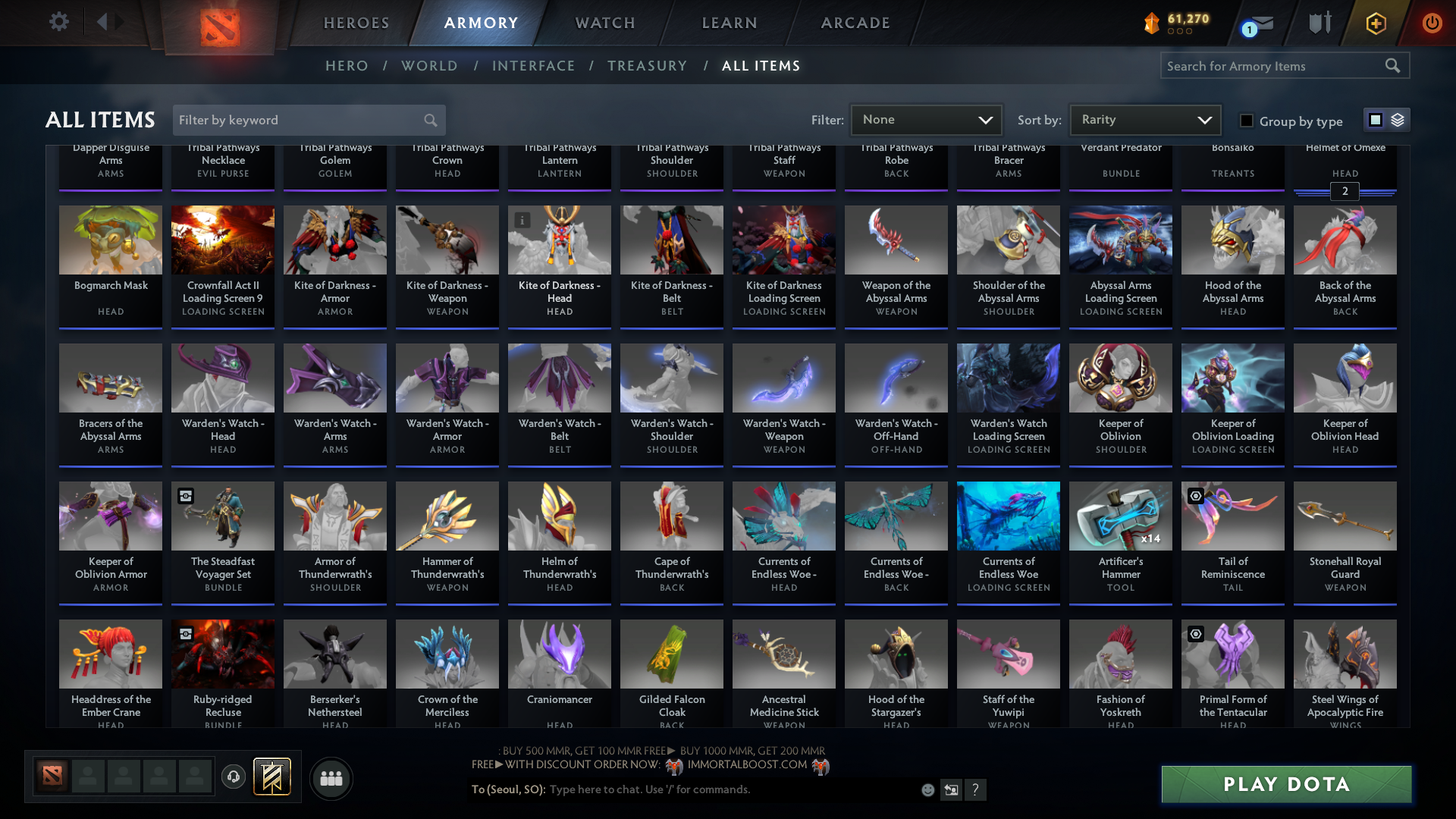Click the voice chat headset icon

pyautogui.click(x=233, y=777)
